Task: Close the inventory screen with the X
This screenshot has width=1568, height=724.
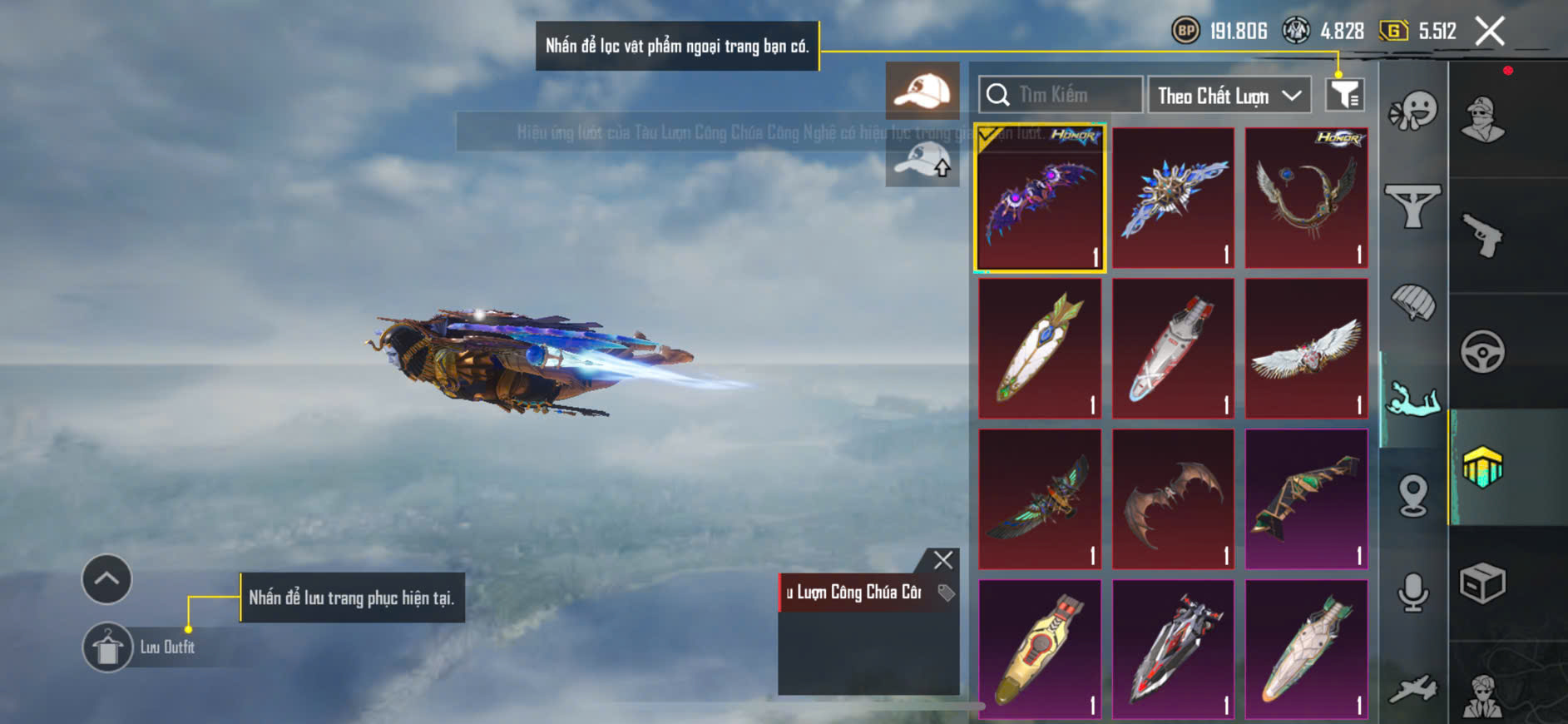Action: 1489,32
